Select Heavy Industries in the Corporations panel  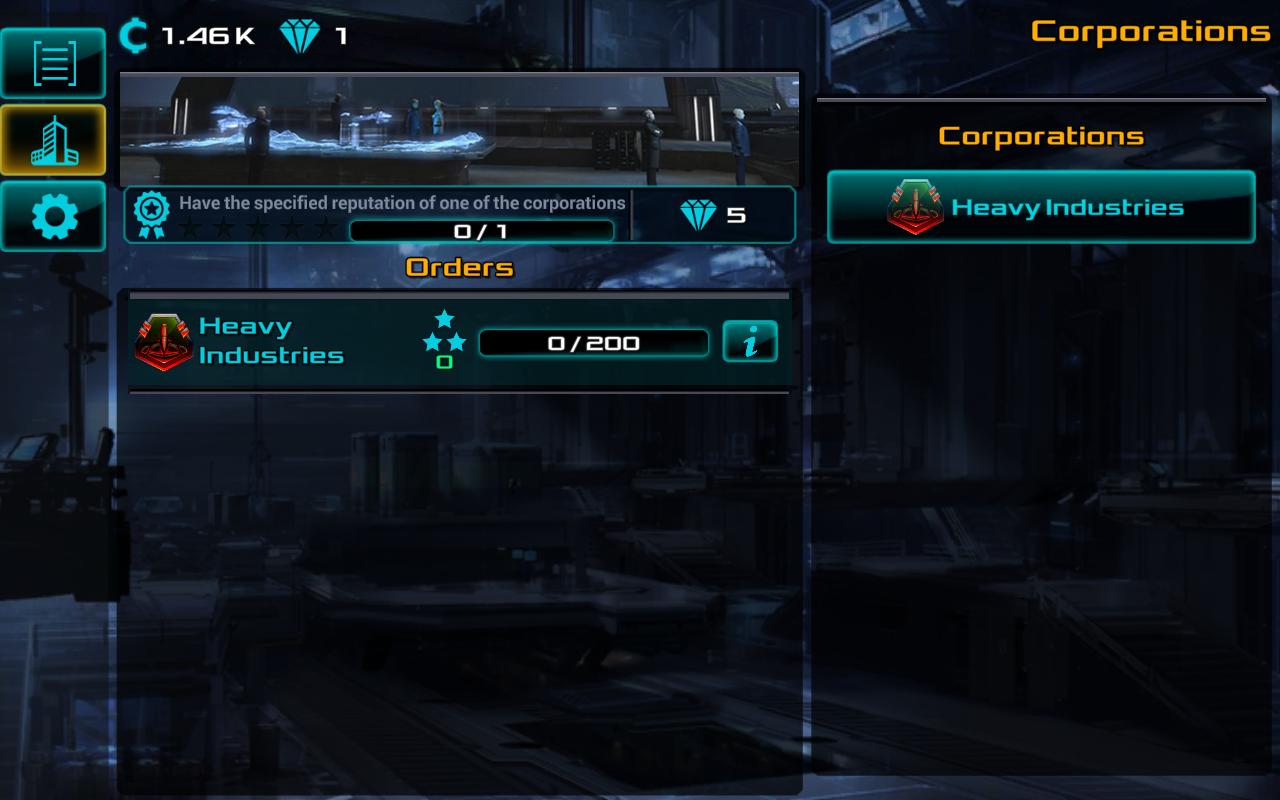pos(1040,207)
